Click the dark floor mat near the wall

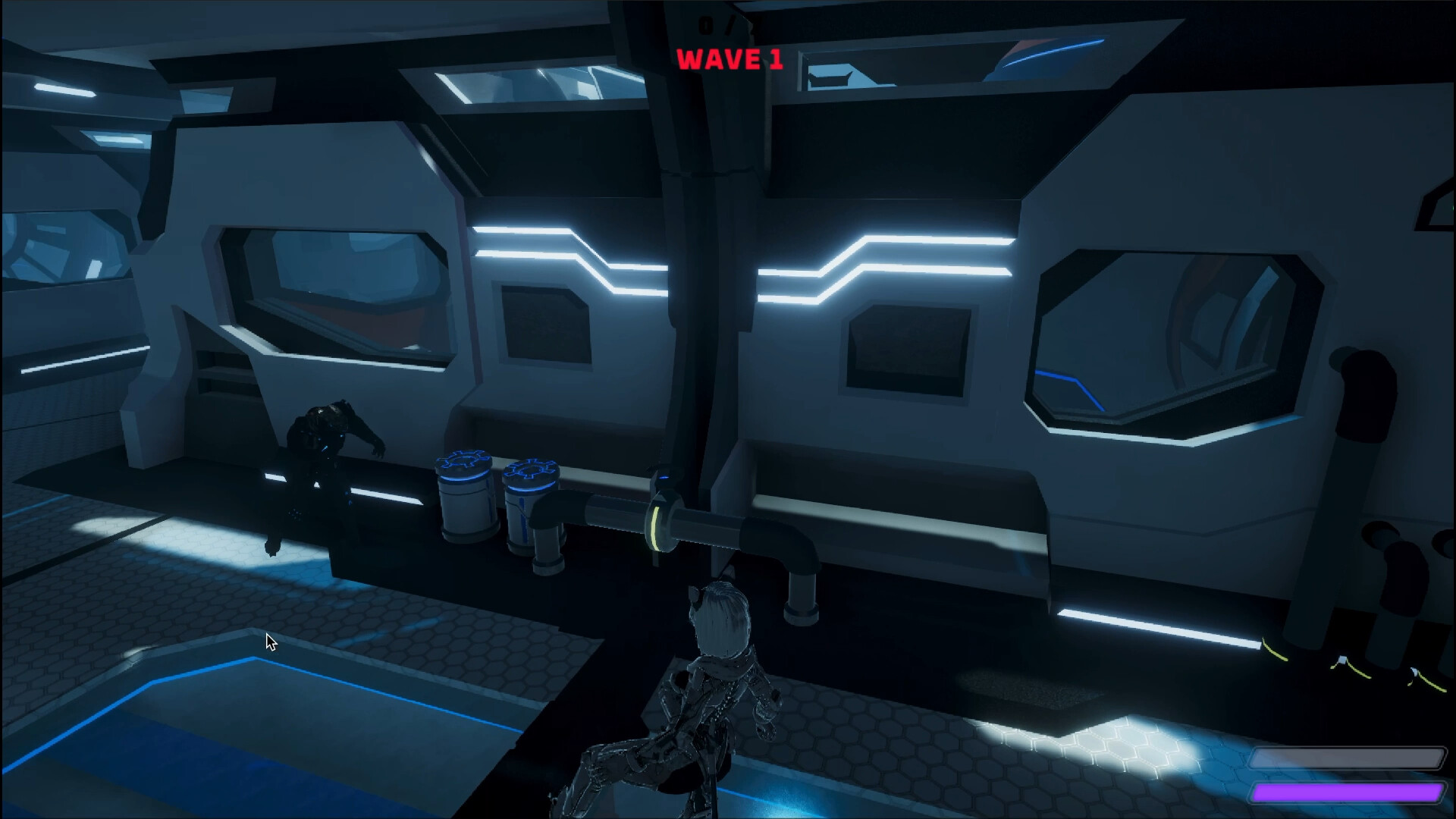[1024, 690]
